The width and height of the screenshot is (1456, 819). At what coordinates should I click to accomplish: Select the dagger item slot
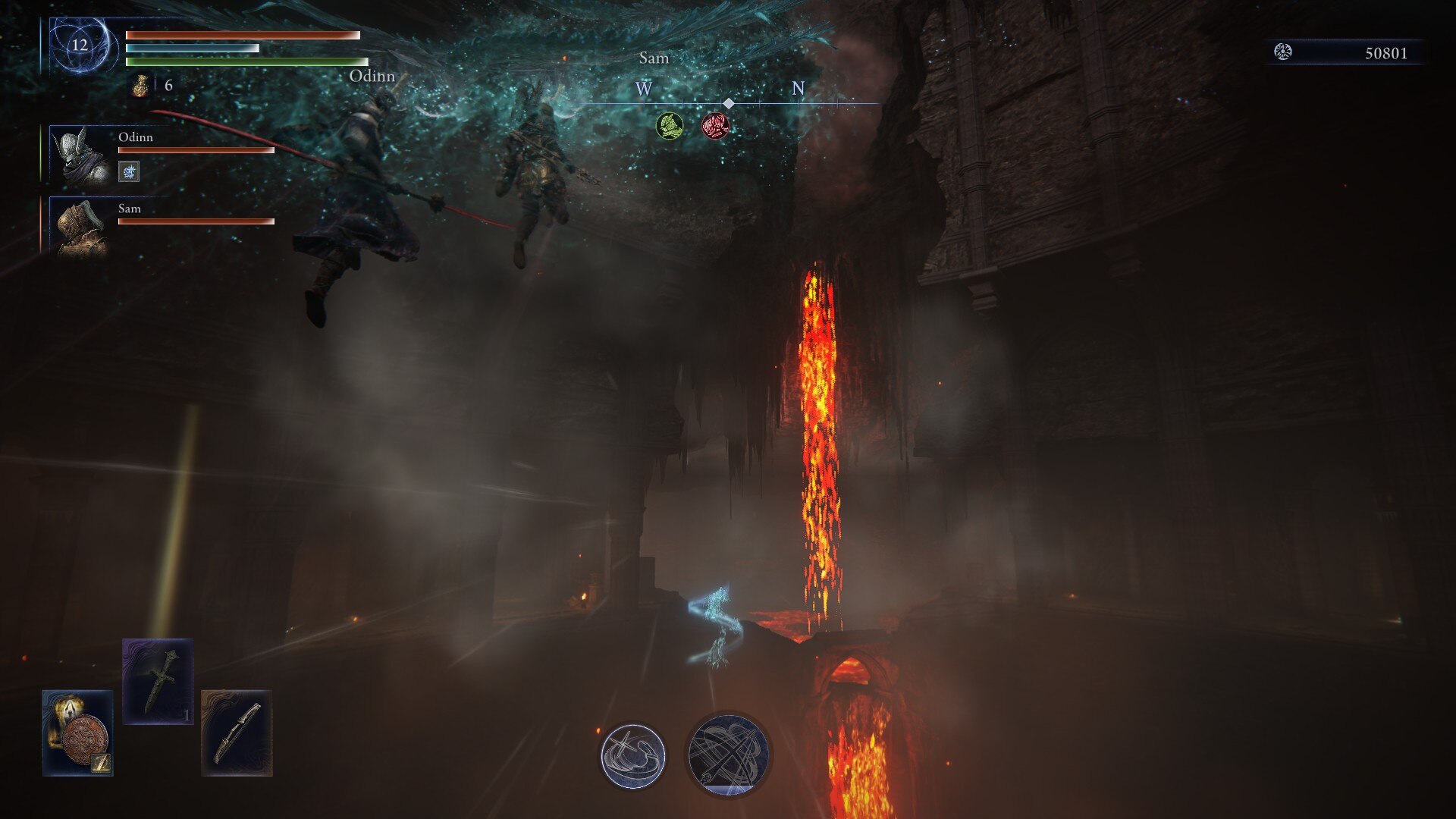pyautogui.click(x=158, y=681)
